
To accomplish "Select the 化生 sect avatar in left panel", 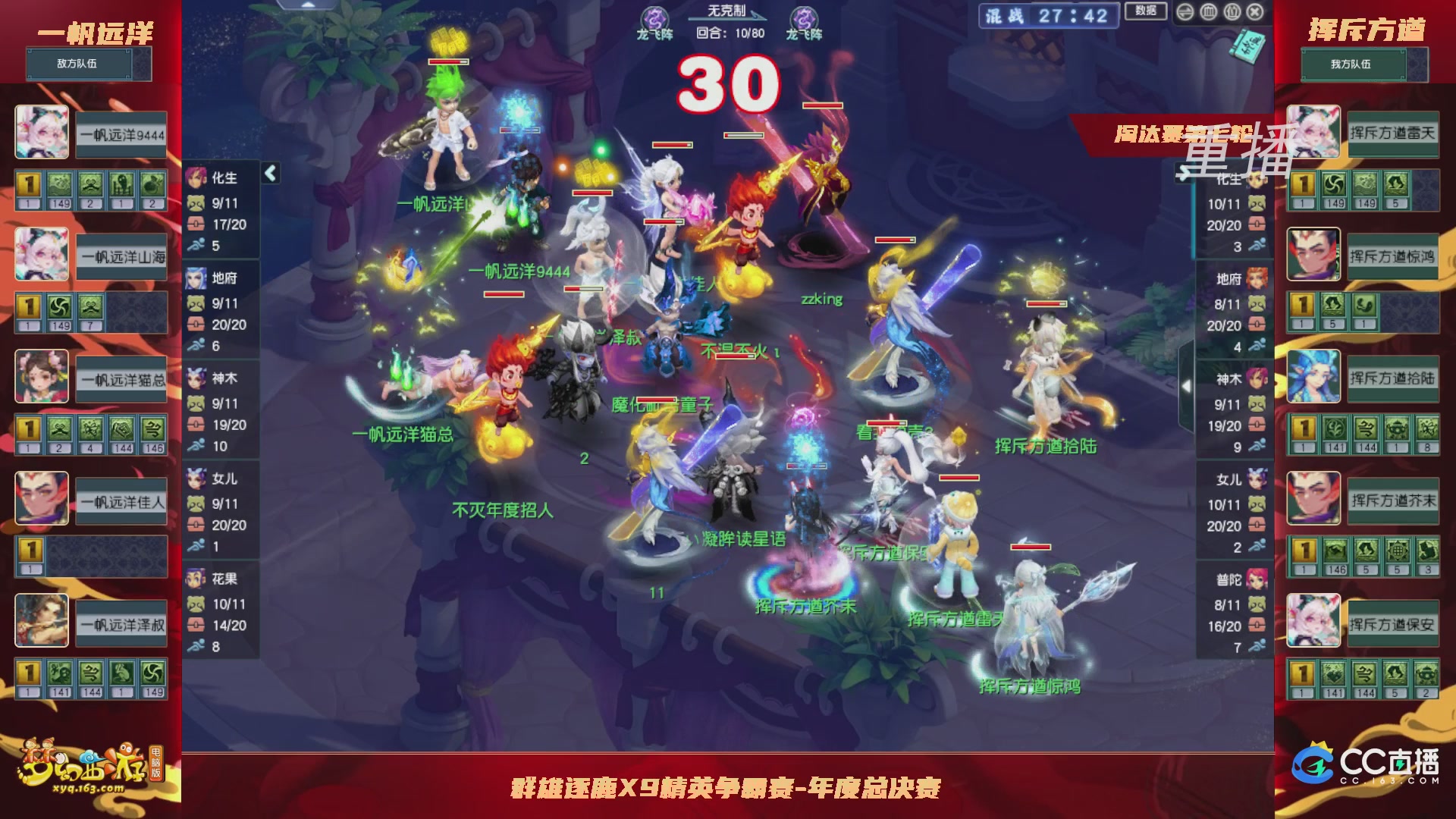I will click(195, 177).
